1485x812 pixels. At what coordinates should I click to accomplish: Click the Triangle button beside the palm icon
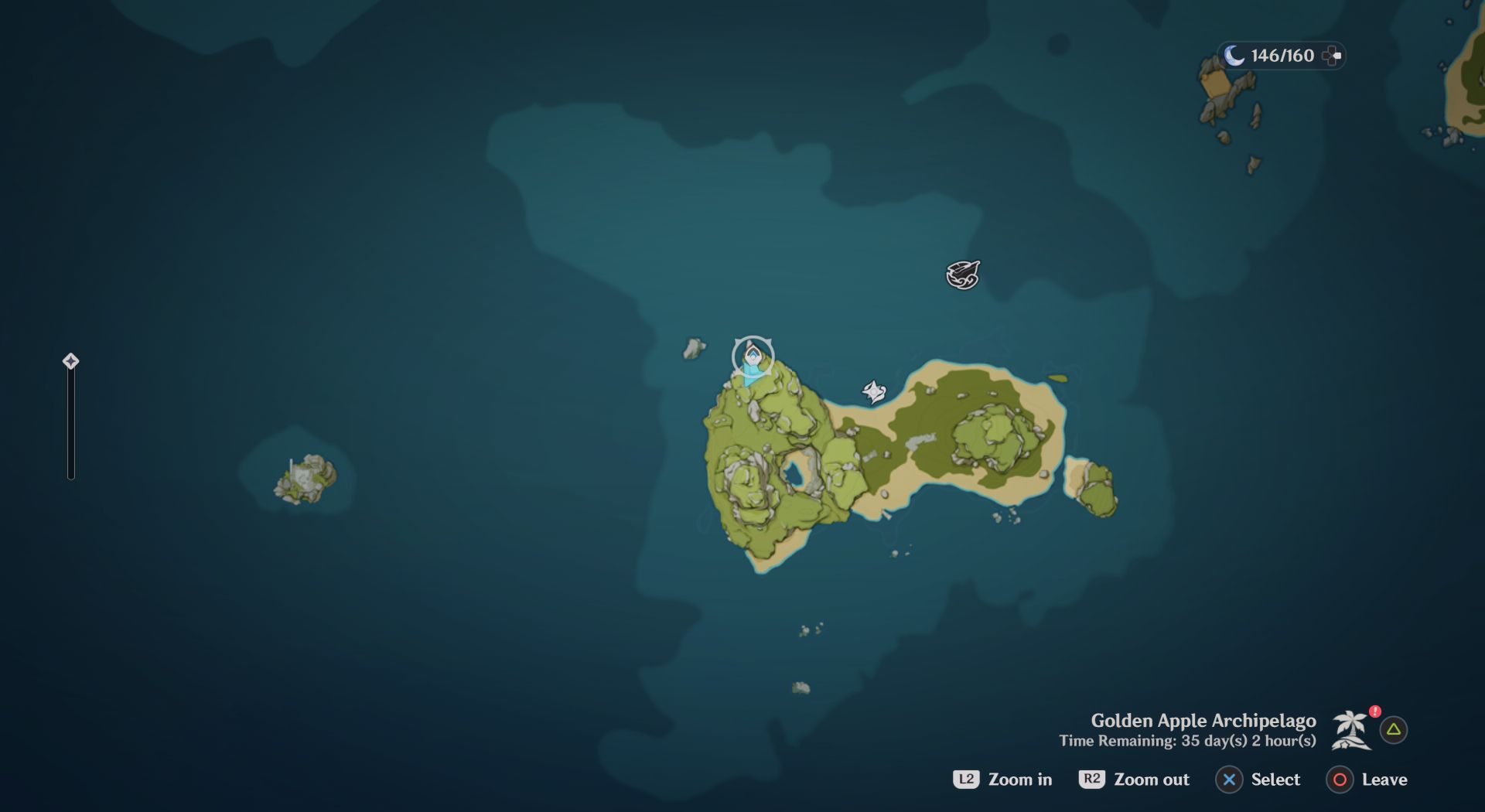pos(1392,728)
